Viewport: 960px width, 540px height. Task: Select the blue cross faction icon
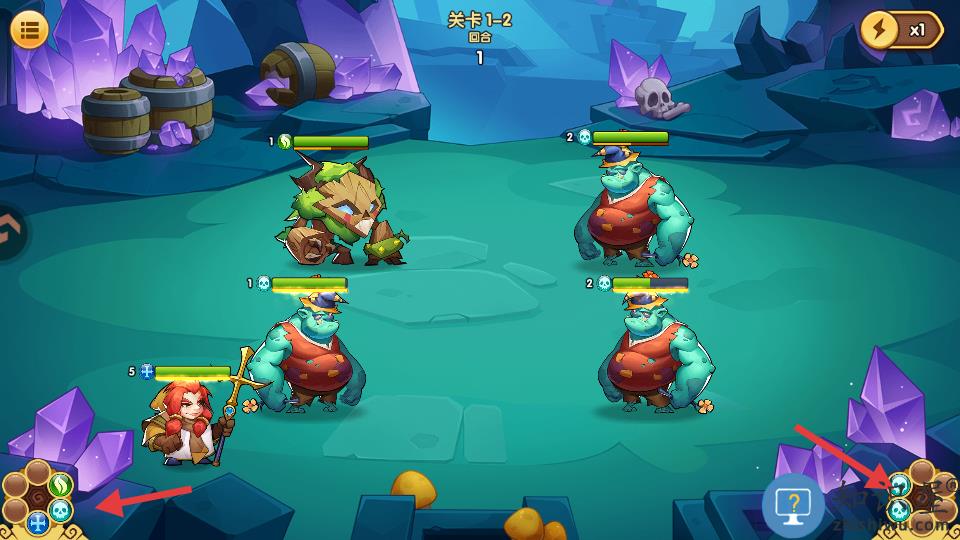[38, 522]
